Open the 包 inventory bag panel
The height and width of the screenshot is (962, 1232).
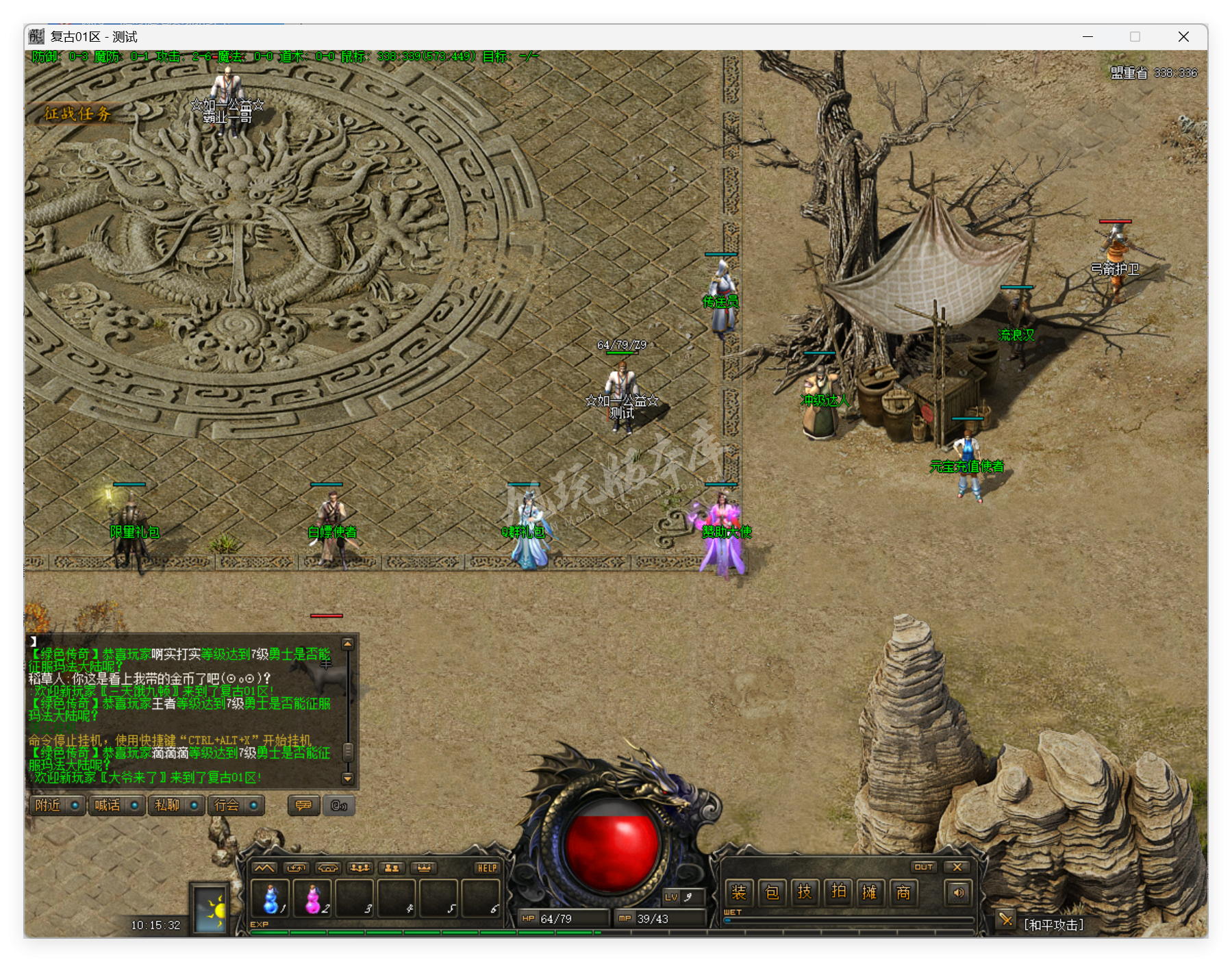click(x=771, y=893)
